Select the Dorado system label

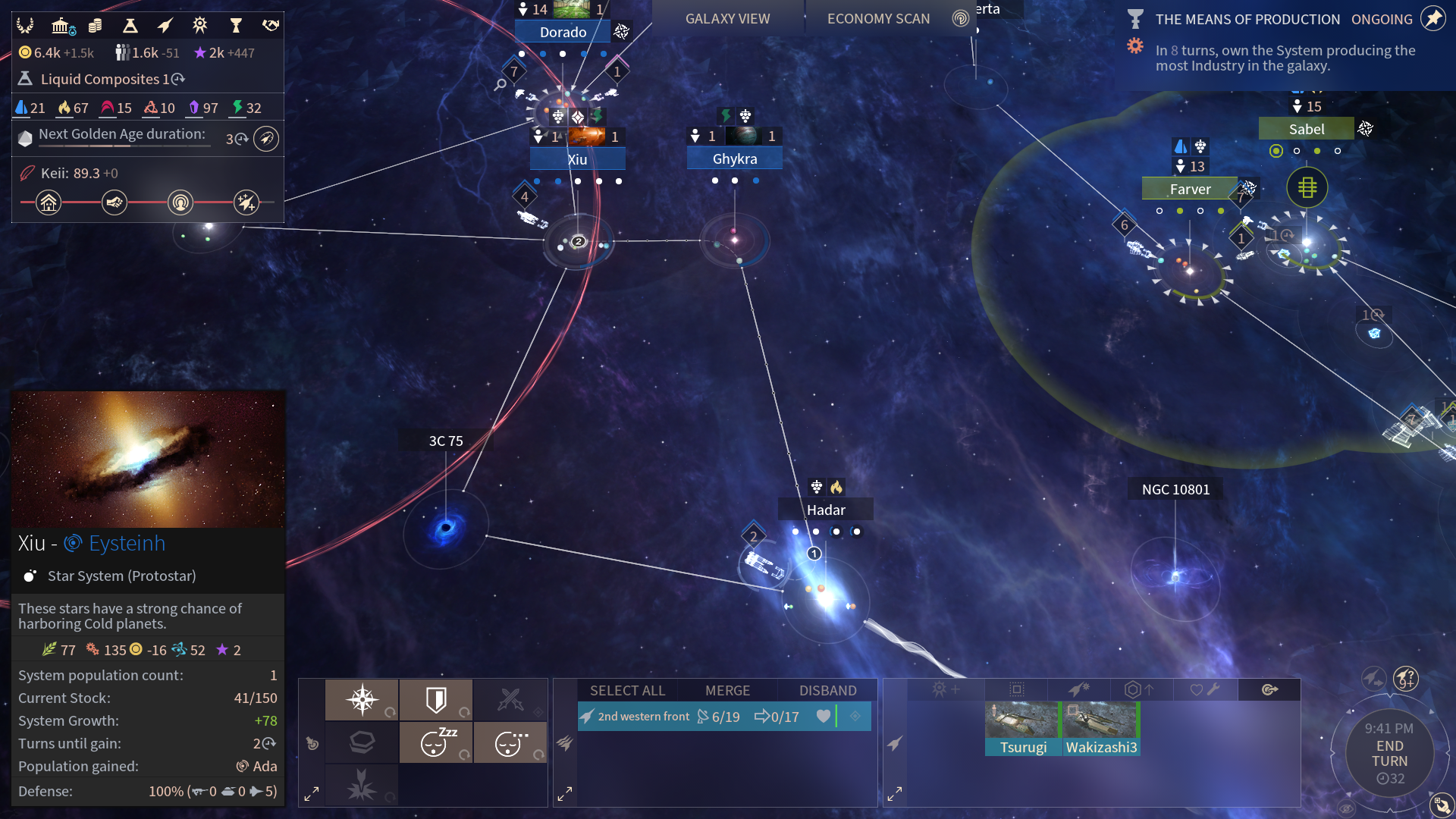[x=563, y=32]
